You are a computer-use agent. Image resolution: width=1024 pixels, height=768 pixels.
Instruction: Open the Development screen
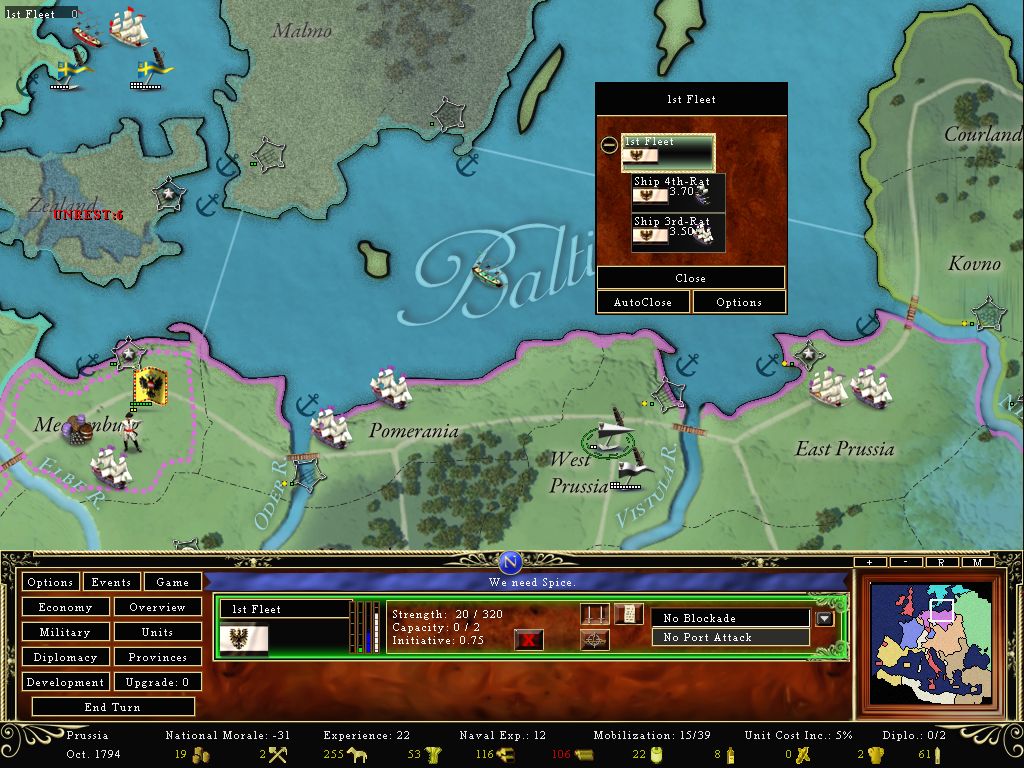tap(65, 682)
